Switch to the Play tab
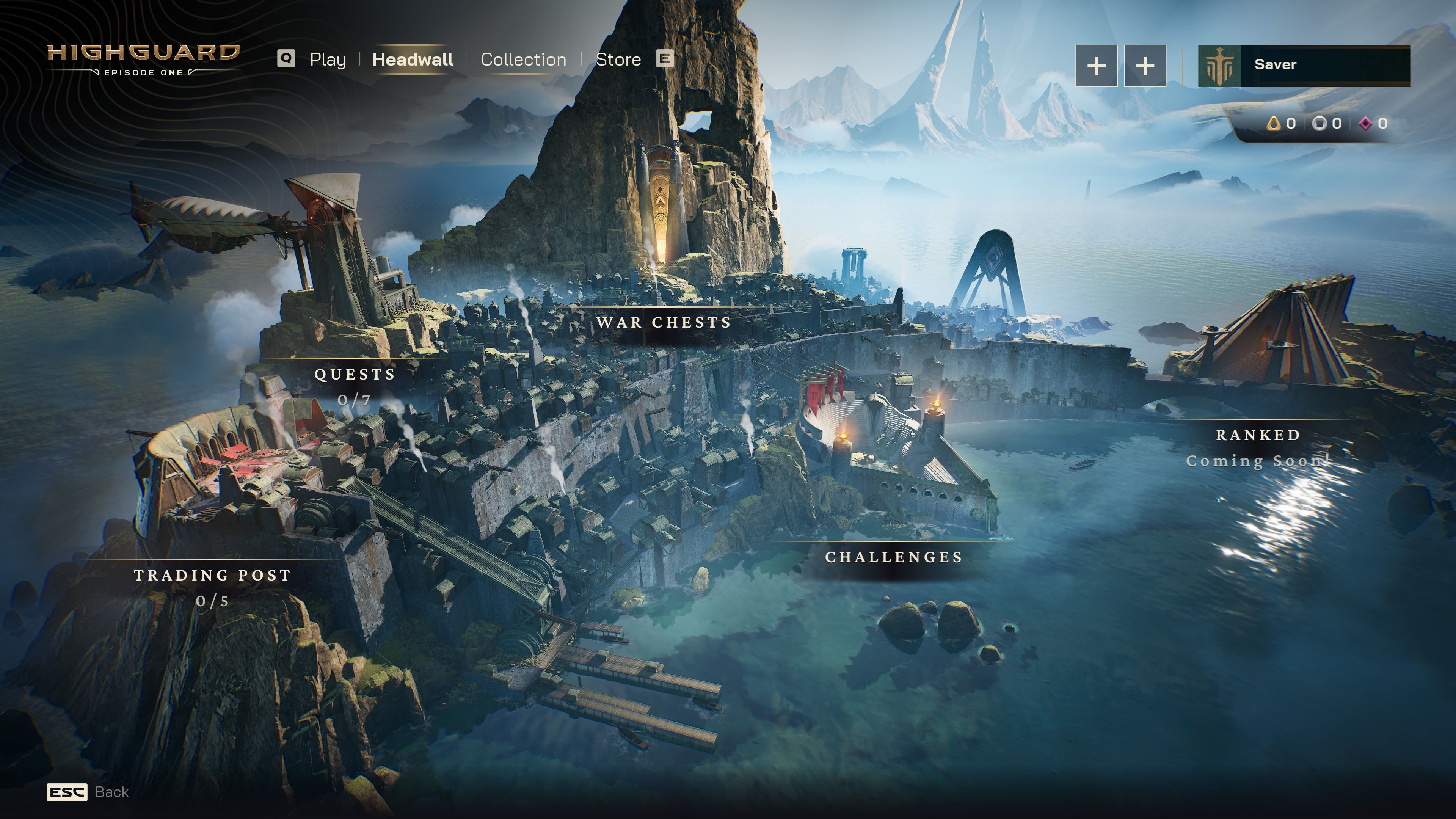 (327, 60)
